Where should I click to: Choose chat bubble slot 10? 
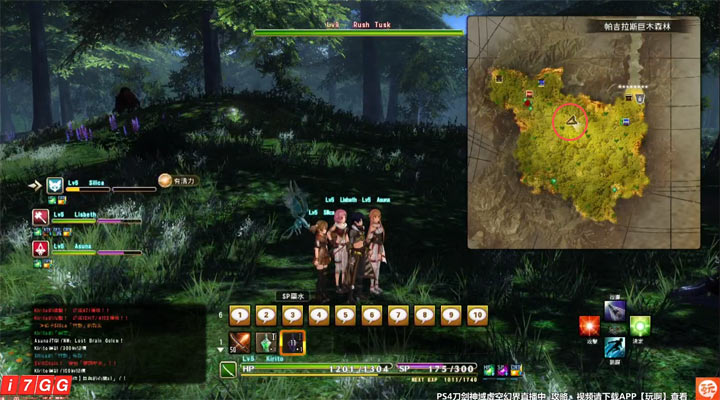click(x=476, y=315)
